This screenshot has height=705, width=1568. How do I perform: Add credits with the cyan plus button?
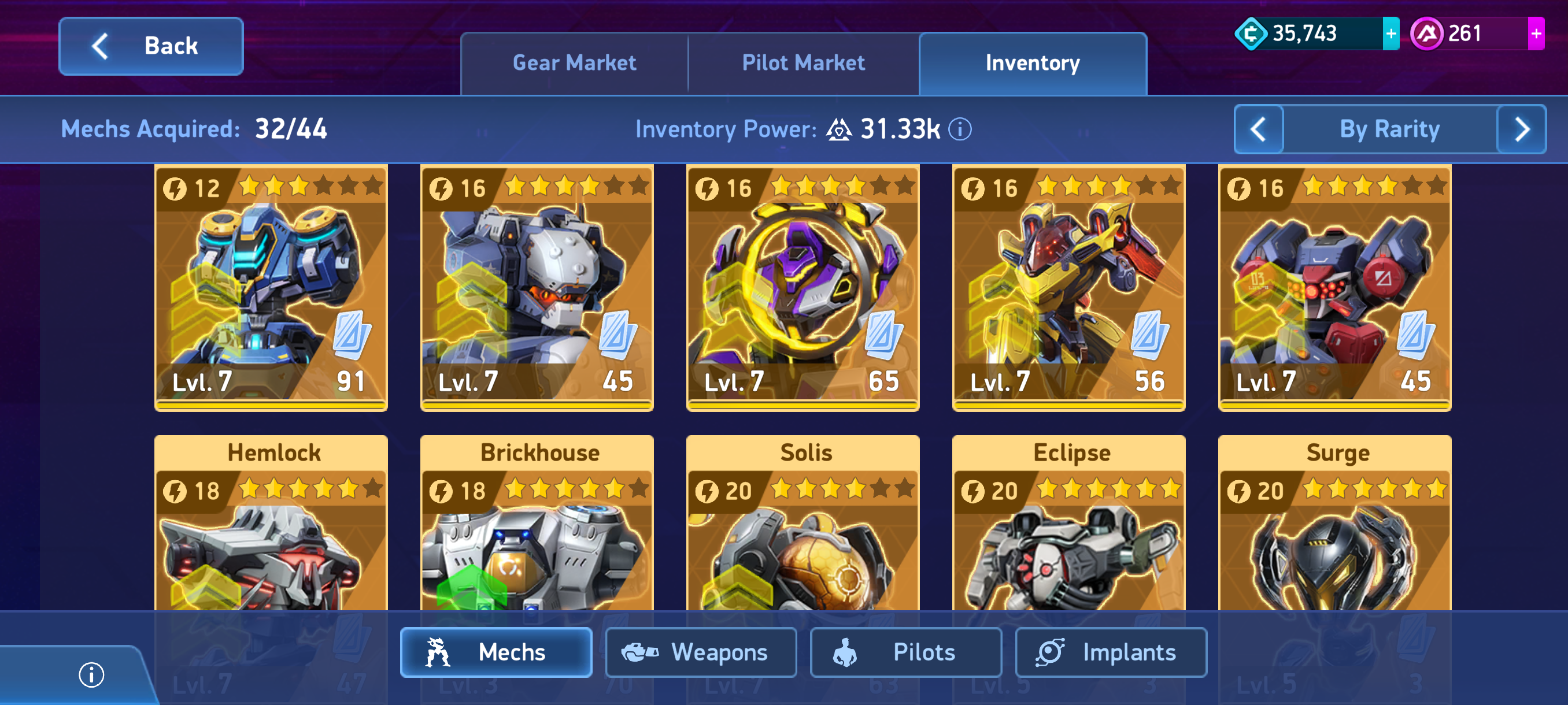pyautogui.click(x=1391, y=34)
